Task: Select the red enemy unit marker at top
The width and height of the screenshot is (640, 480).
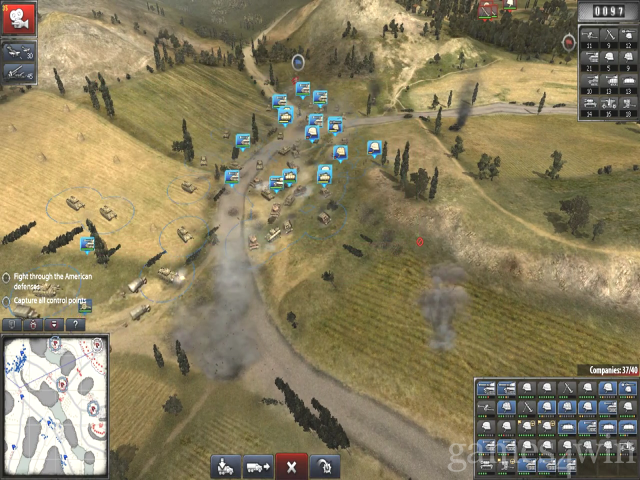Action: [x=488, y=10]
